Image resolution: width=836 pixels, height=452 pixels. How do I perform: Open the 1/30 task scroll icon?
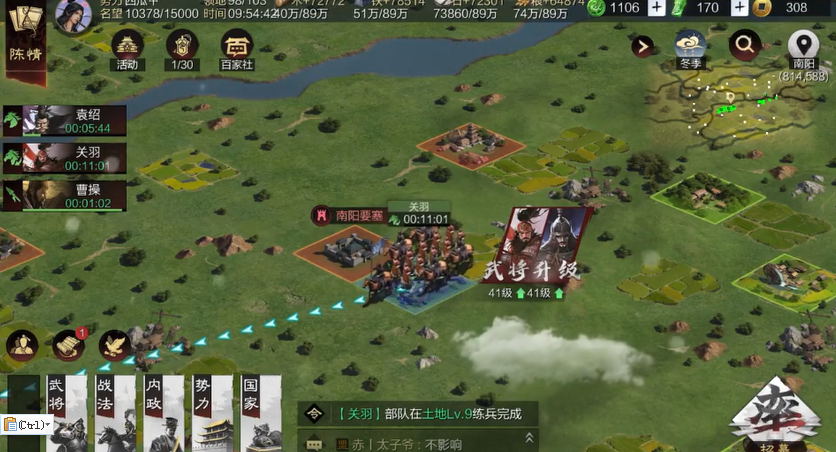tap(181, 48)
